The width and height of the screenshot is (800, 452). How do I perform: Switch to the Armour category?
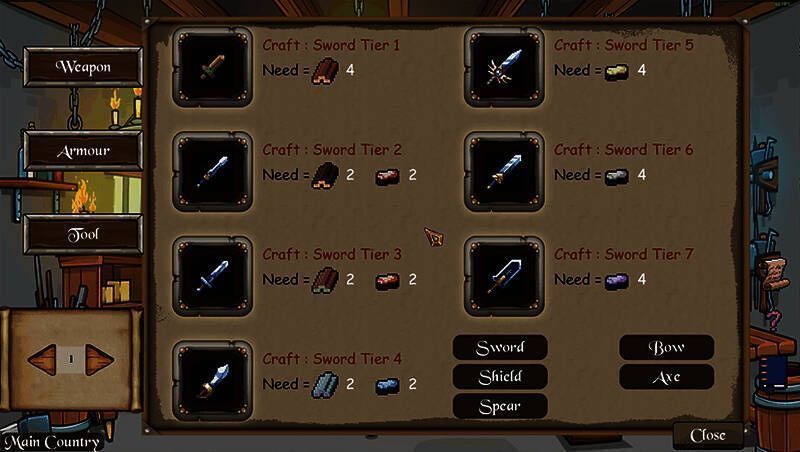pos(83,151)
